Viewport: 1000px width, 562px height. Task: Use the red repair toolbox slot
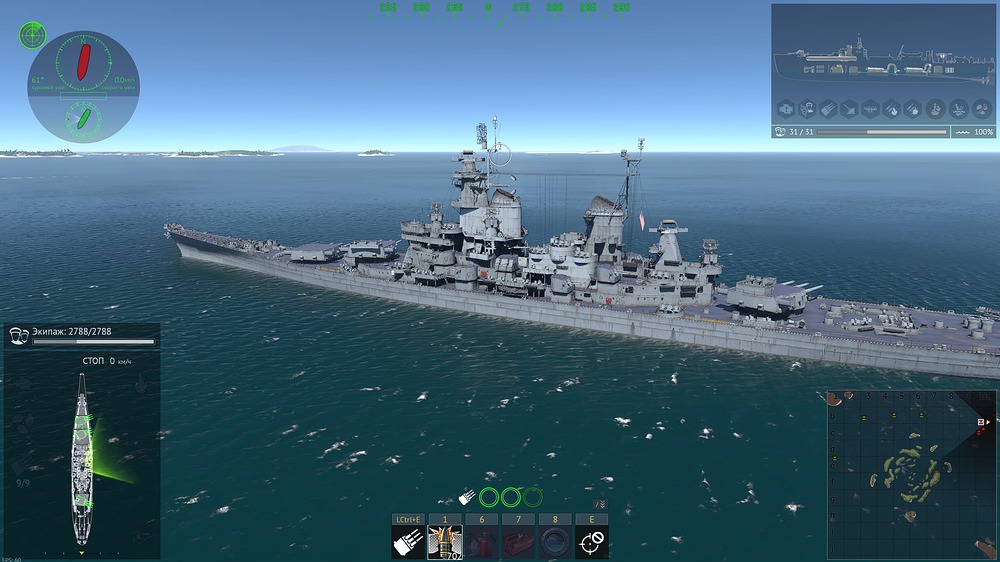click(x=518, y=543)
